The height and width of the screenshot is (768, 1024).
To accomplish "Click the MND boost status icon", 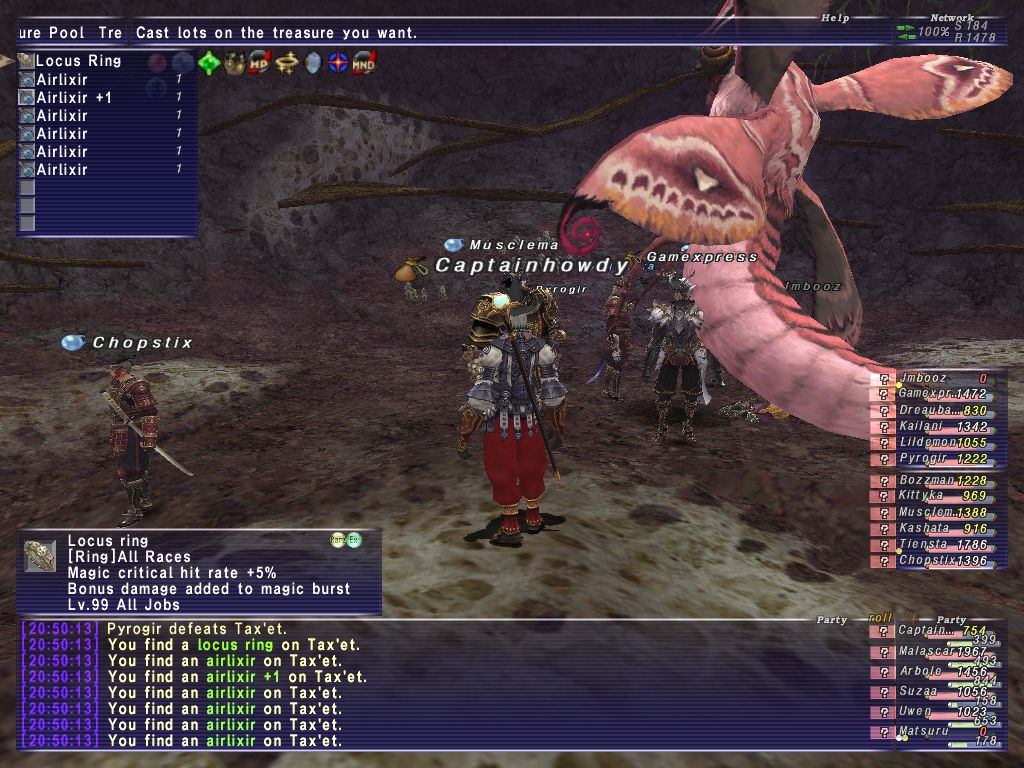I will coord(364,63).
